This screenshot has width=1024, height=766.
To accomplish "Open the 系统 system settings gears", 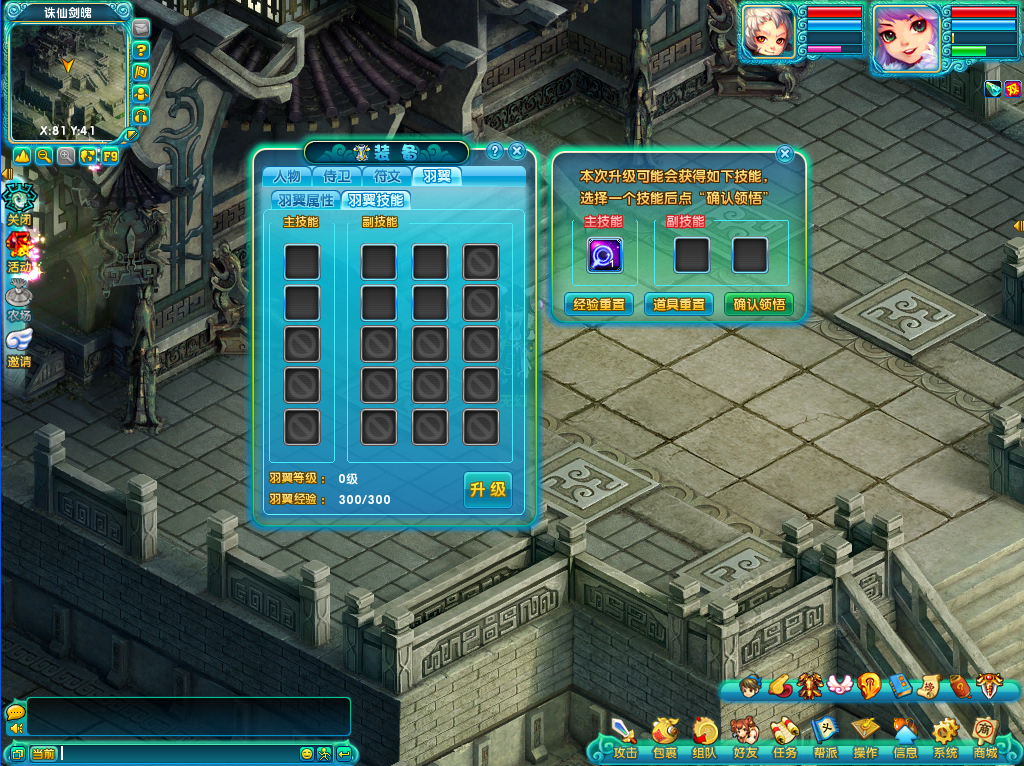I will pyautogui.click(x=945, y=738).
